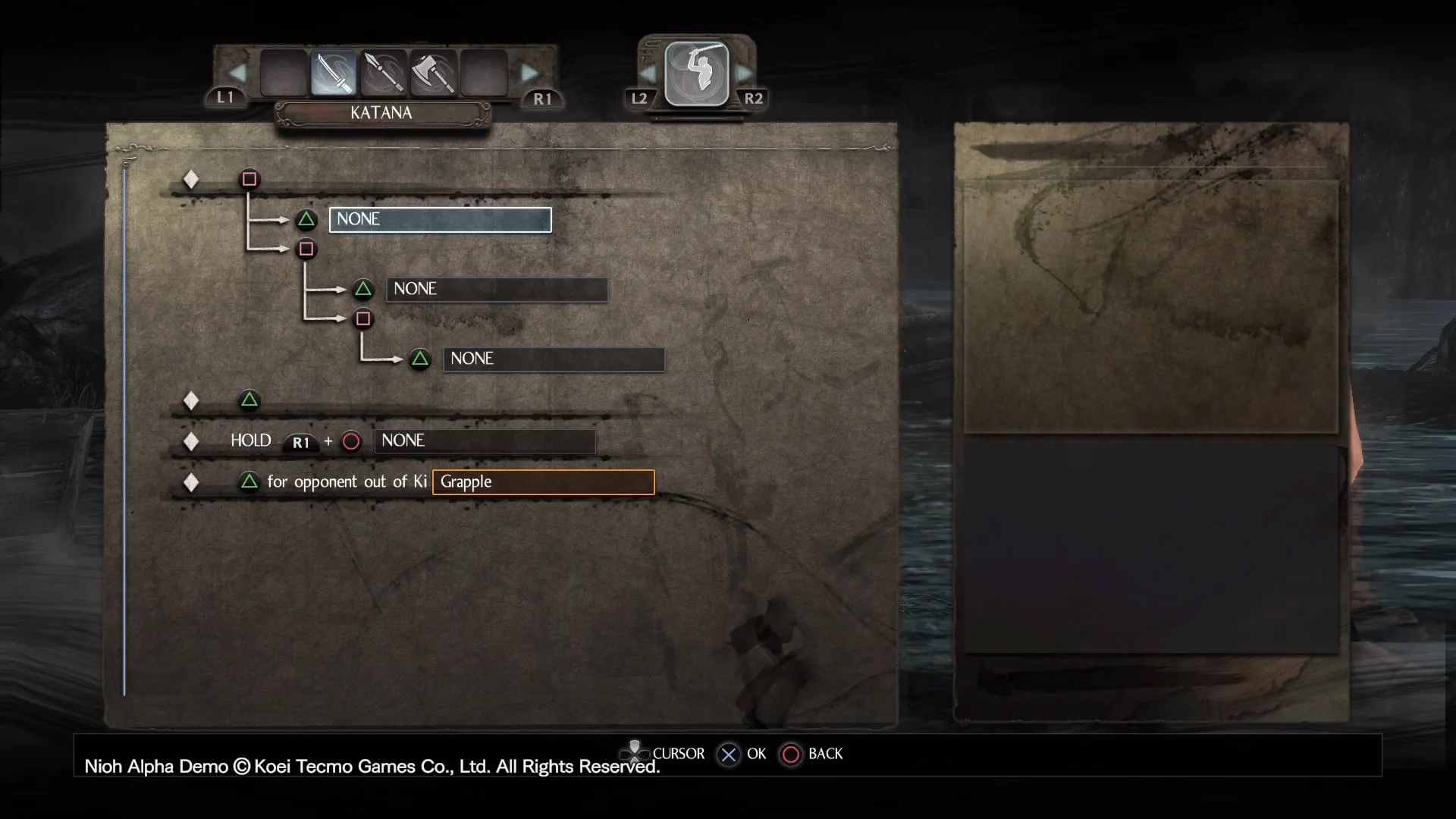
Task: Select the NONE slot for Hold R1 combo
Action: point(485,441)
